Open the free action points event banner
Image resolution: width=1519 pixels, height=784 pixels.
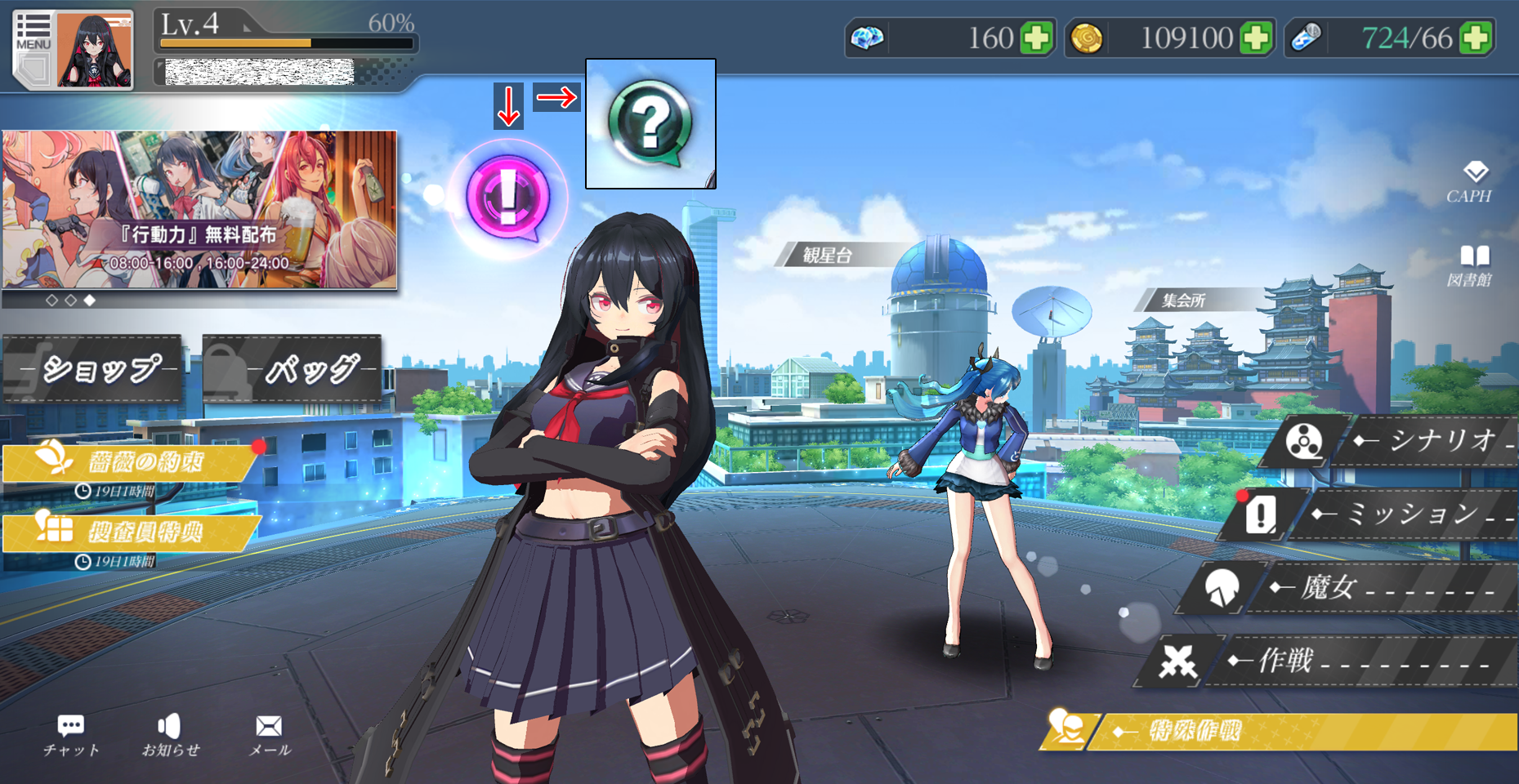click(x=199, y=209)
